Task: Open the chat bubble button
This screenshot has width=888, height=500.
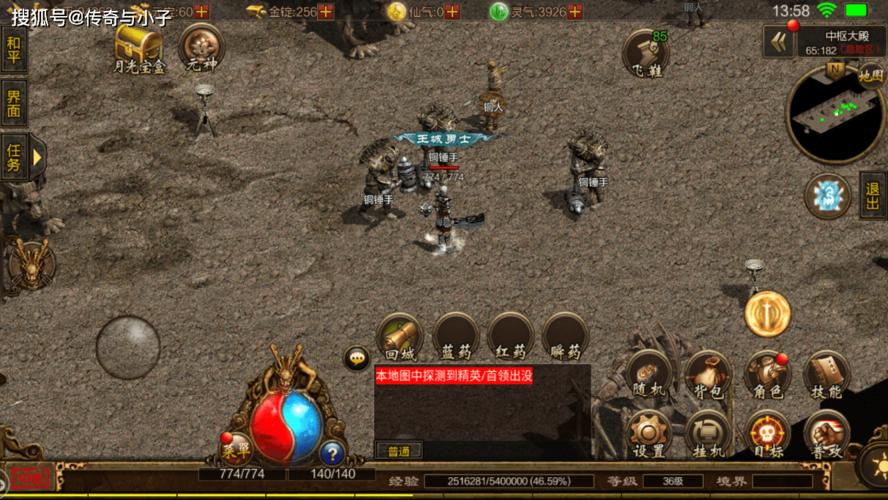Action: point(357,358)
